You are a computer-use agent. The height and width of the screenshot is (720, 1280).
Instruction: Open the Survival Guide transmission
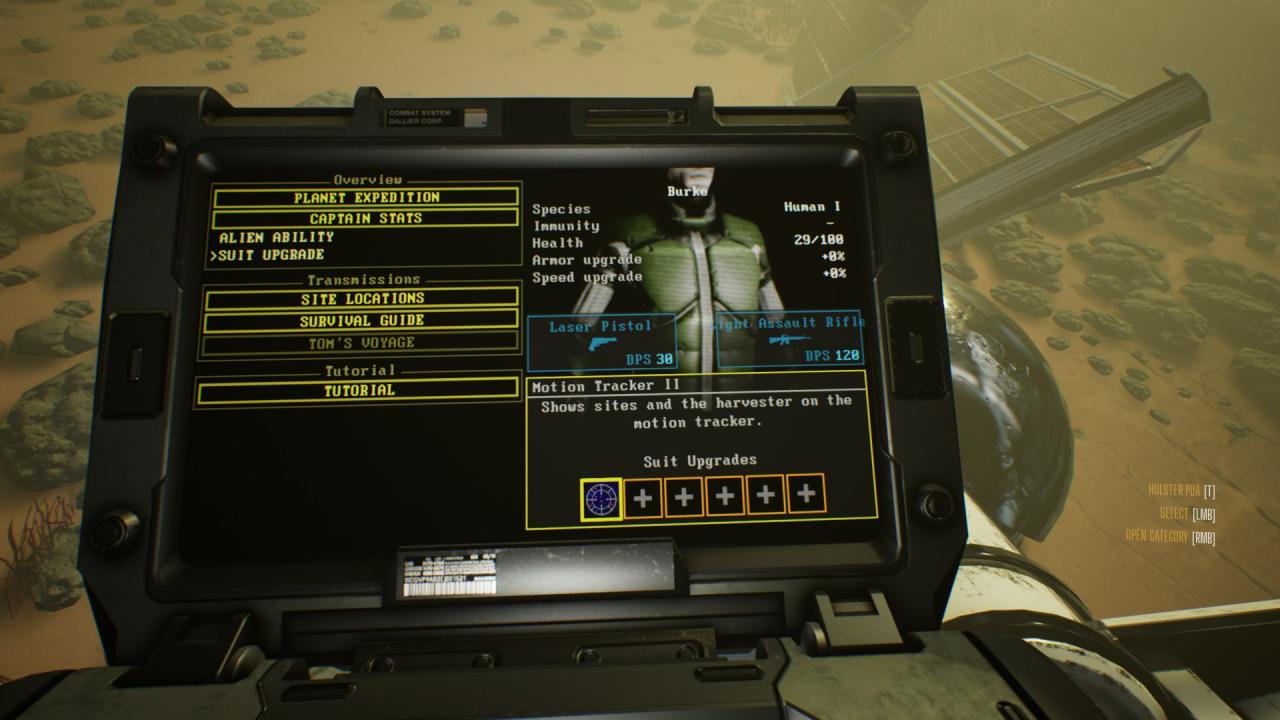362,321
